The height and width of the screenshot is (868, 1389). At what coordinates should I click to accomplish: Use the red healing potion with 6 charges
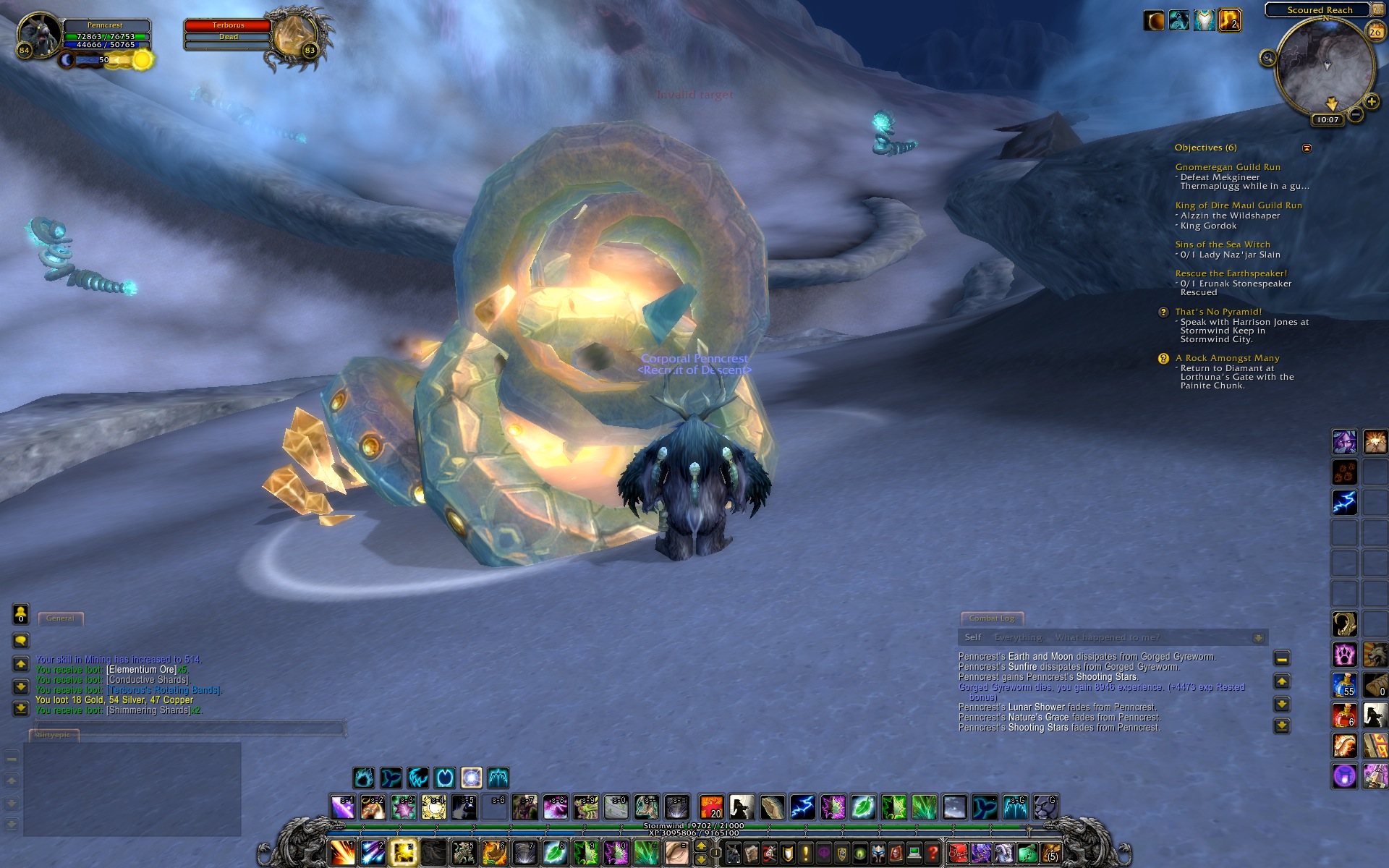[1344, 715]
